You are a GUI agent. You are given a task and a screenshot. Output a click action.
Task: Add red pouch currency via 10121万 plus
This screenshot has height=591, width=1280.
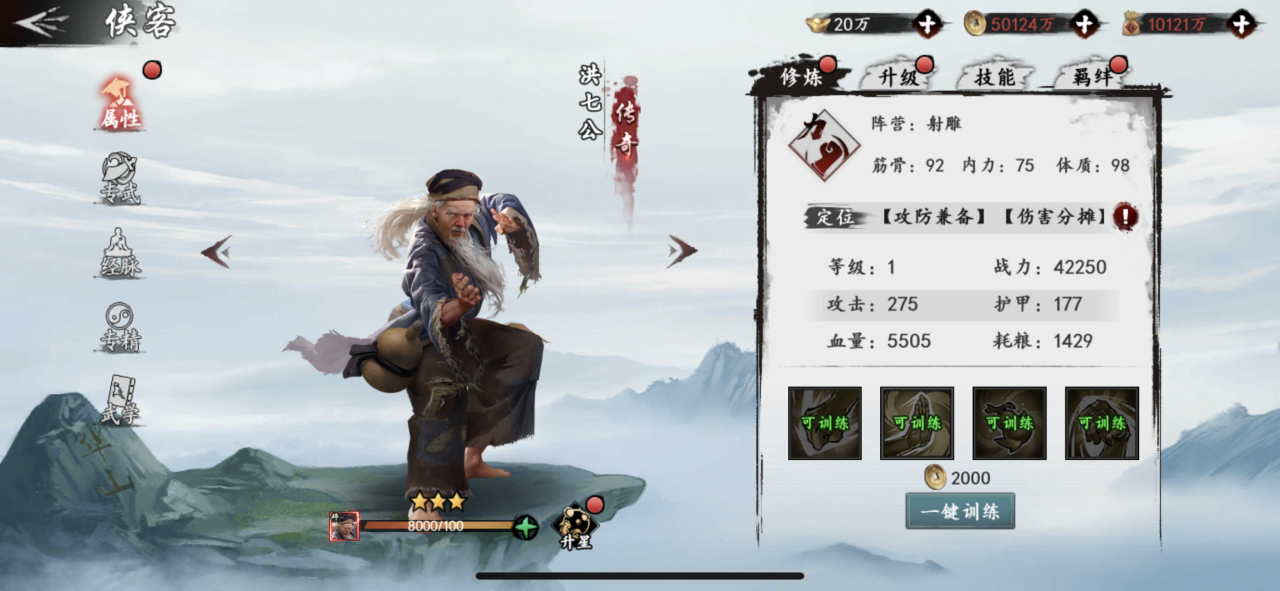click(1241, 24)
